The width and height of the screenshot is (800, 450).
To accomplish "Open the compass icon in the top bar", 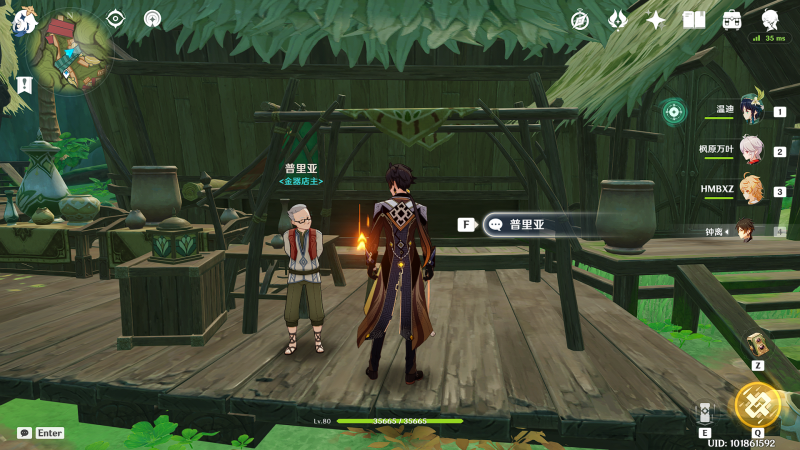I will coord(580,20).
